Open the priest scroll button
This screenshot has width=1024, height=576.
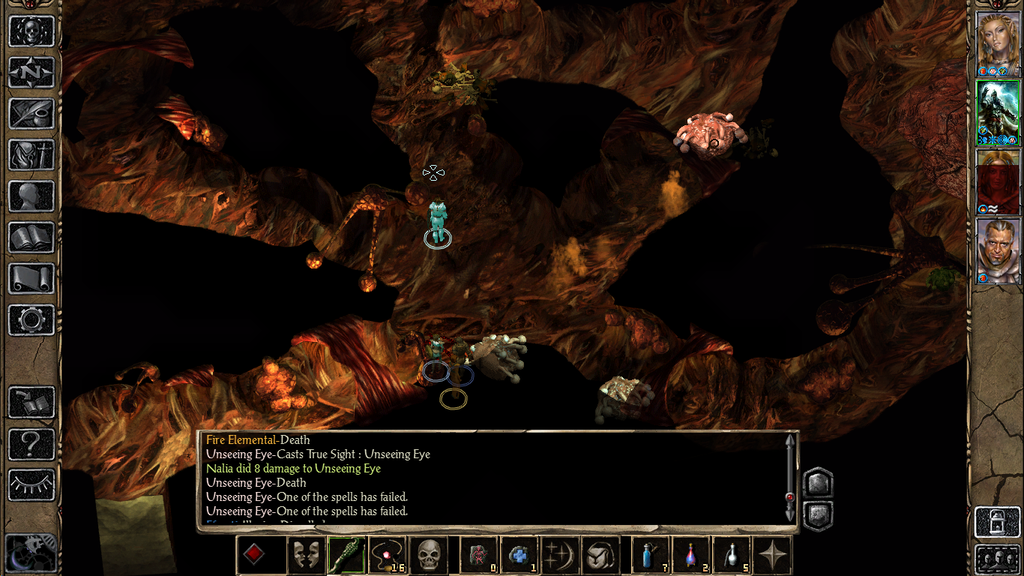(31, 278)
